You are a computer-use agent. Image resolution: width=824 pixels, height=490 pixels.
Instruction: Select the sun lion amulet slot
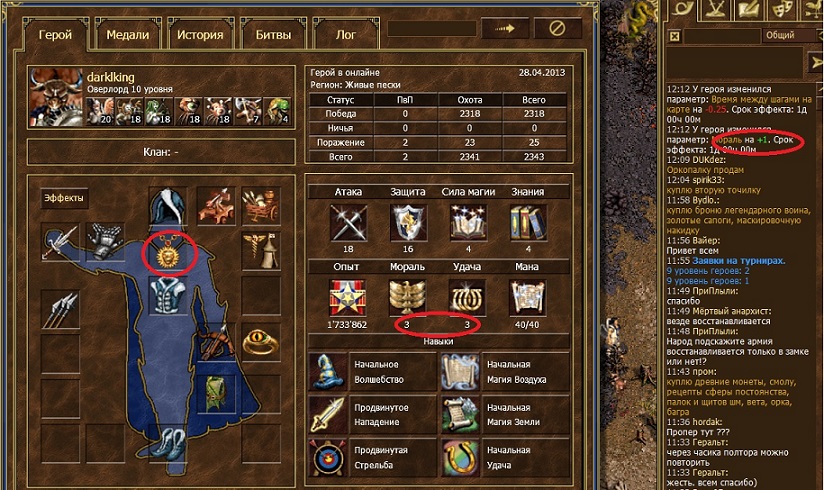(168, 253)
